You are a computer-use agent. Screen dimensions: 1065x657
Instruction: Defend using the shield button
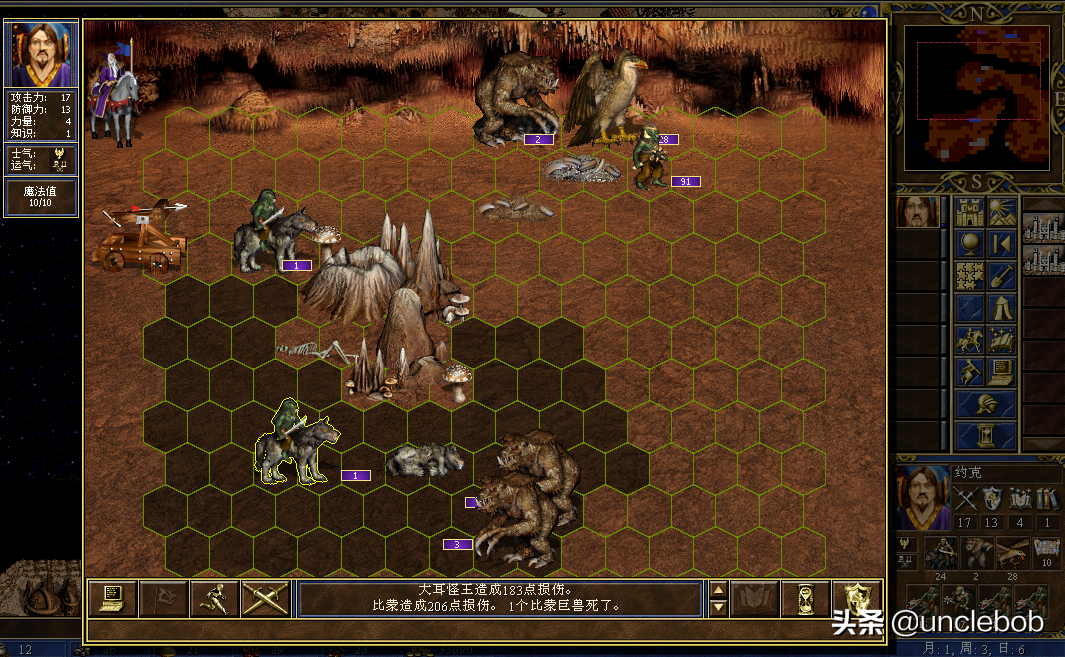tap(857, 598)
